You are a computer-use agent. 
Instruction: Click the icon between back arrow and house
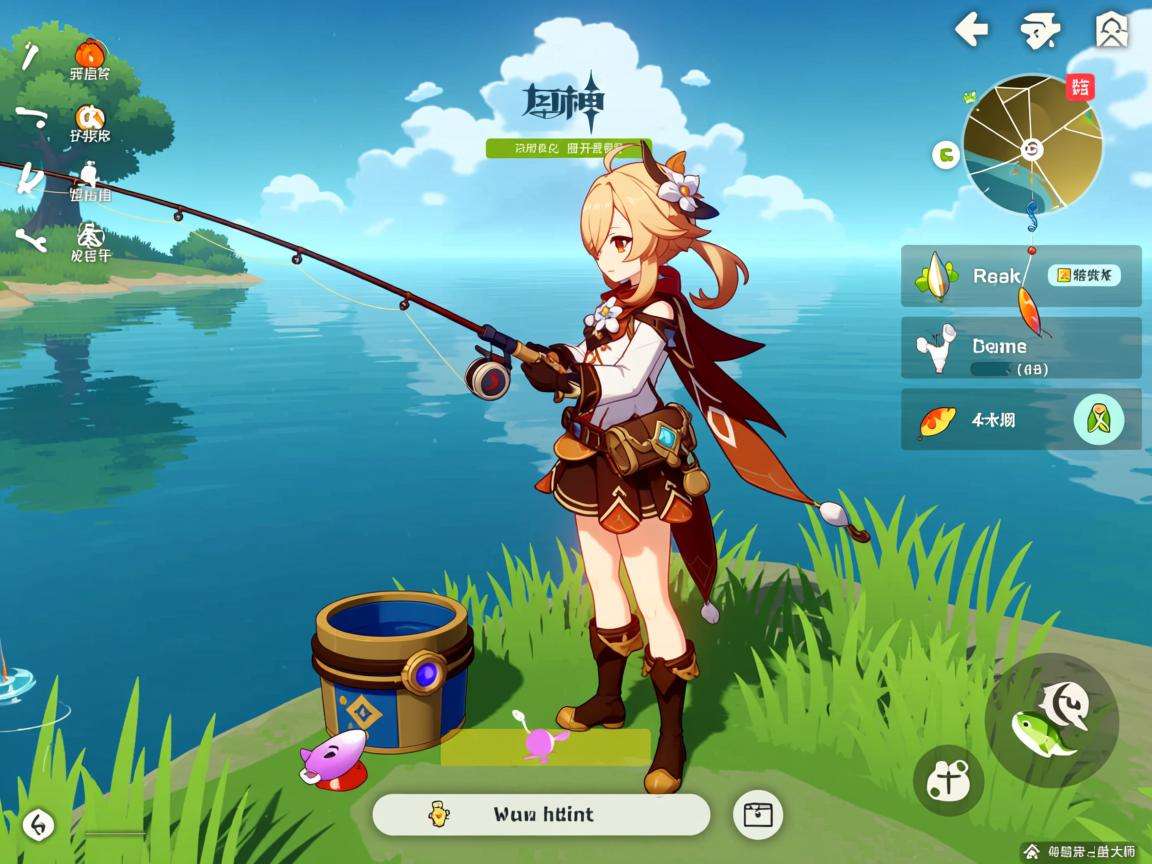[x=1040, y=31]
